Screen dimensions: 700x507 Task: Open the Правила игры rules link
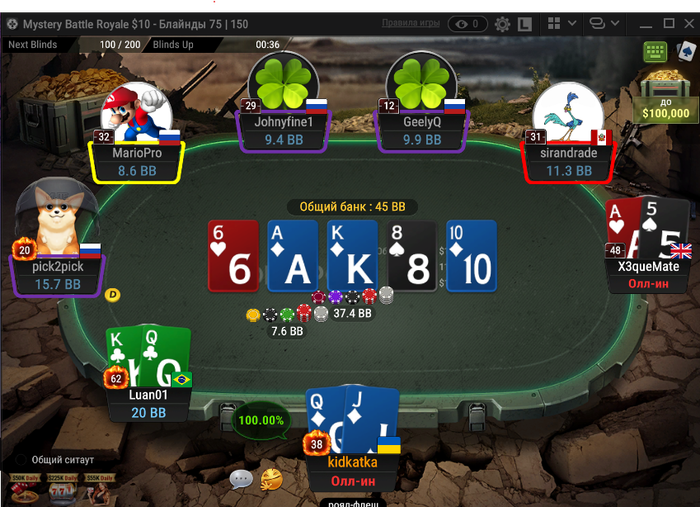coord(411,23)
